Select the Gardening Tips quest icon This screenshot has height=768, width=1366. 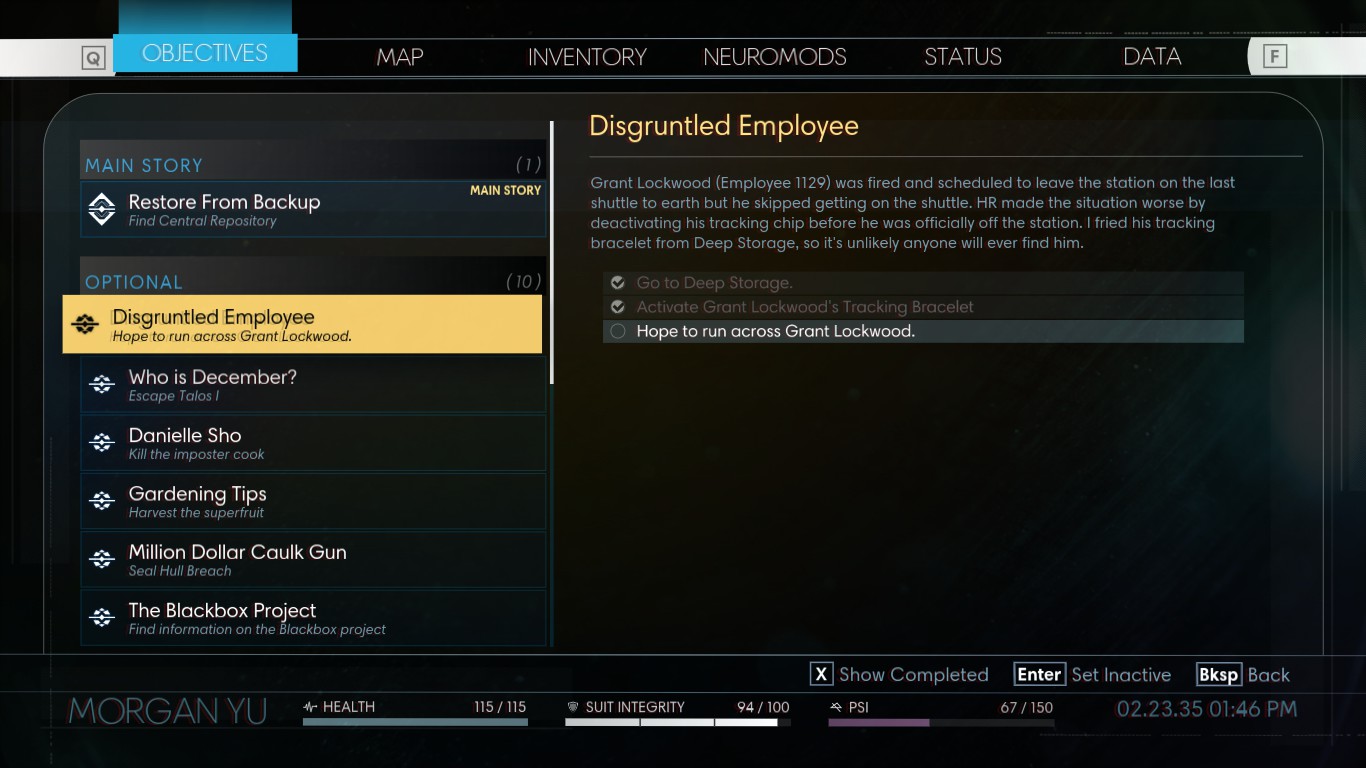coord(101,500)
